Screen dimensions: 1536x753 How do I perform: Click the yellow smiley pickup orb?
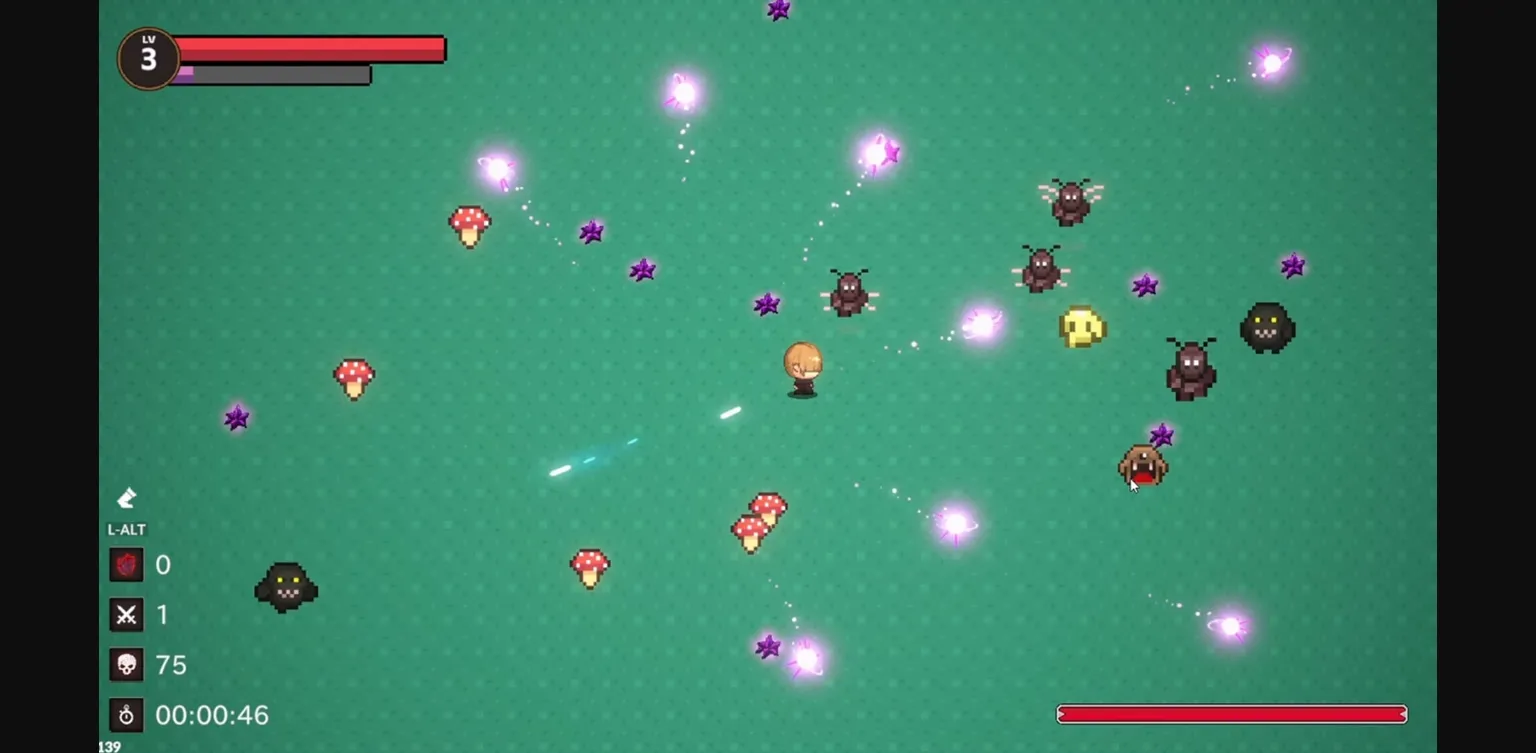click(x=1080, y=326)
